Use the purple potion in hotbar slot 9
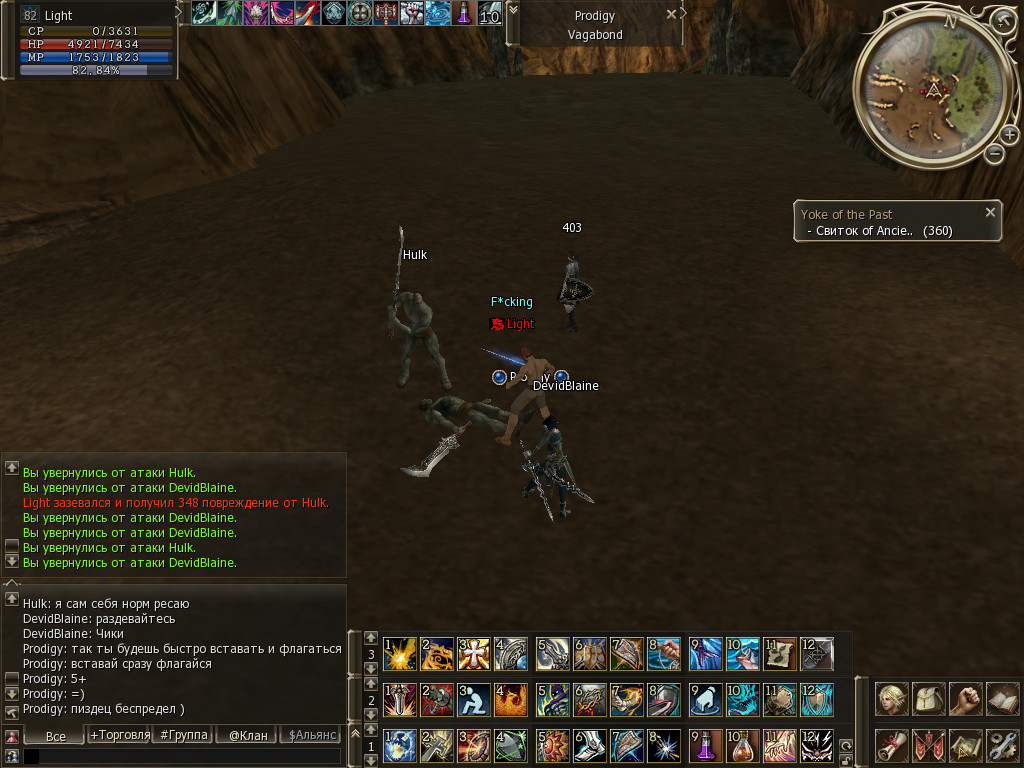The width and height of the screenshot is (1024, 768). tap(705, 745)
